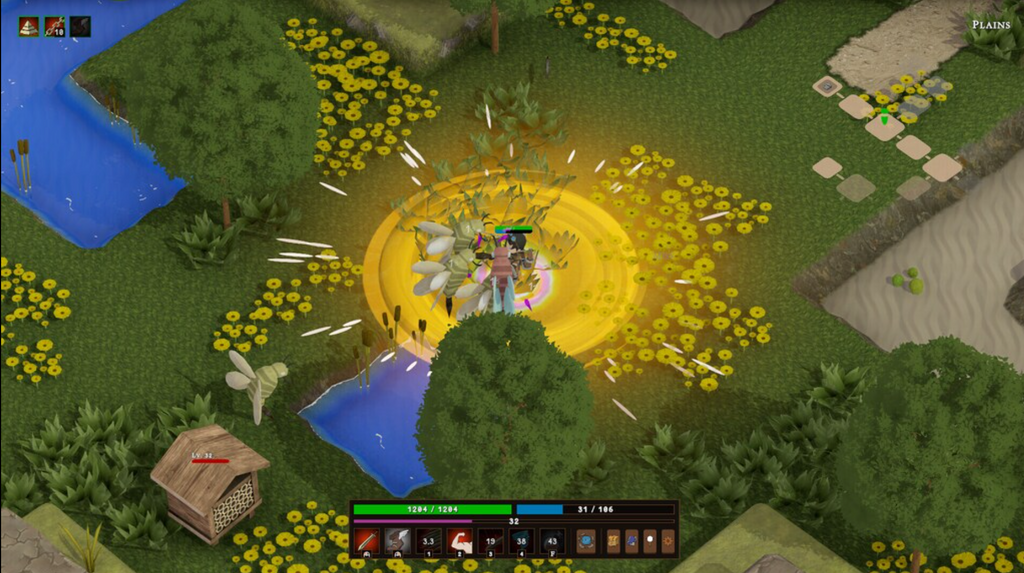Screen dimensions: 1024x573
Task: Select the skill on 3.3 cooldown
Action: [x=429, y=541]
